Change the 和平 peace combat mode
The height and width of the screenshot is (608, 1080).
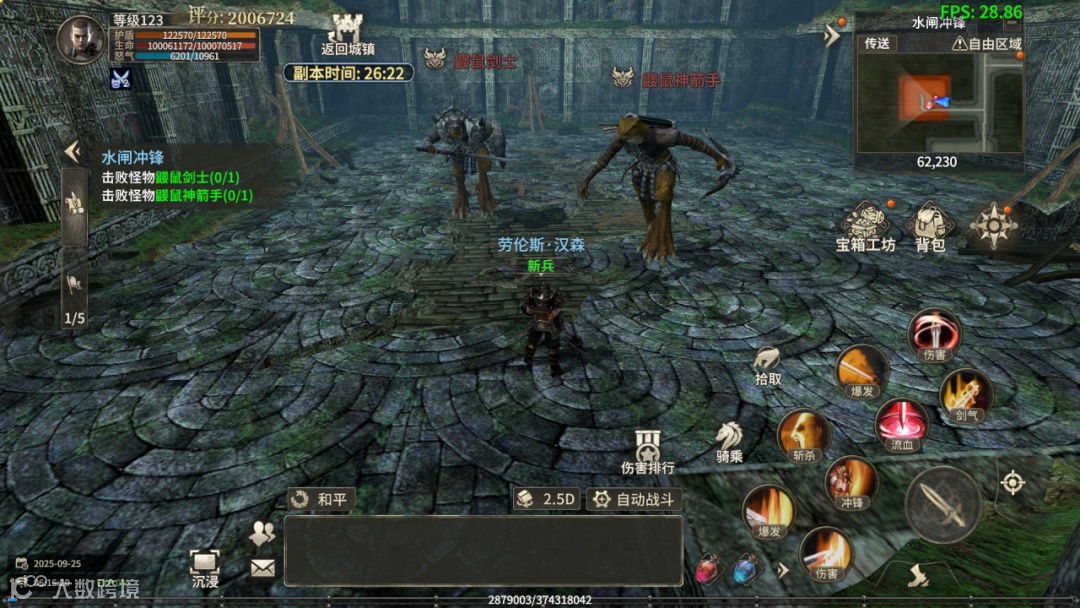pos(321,499)
